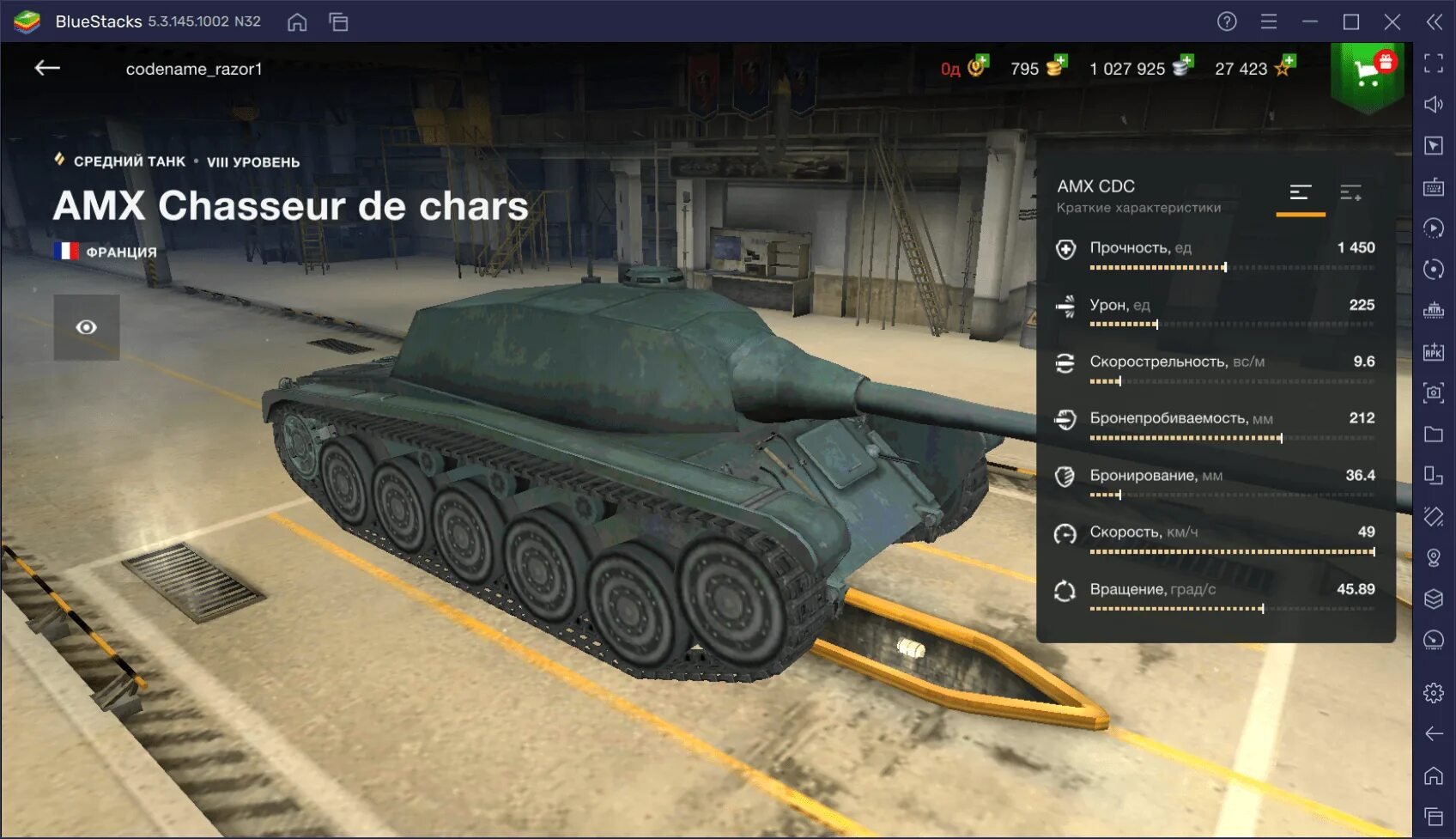Image resolution: width=1456 pixels, height=839 pixels.
Task: Switch to brief characteristics tab
Action: click(x=1301, y=193)
